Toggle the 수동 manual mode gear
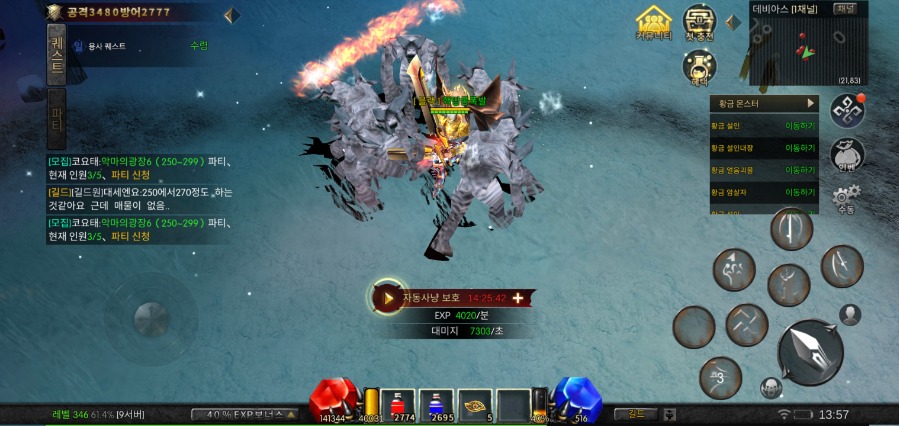This screenshot has height=426, width=899. pyautogui.click(x=846, y=199)
